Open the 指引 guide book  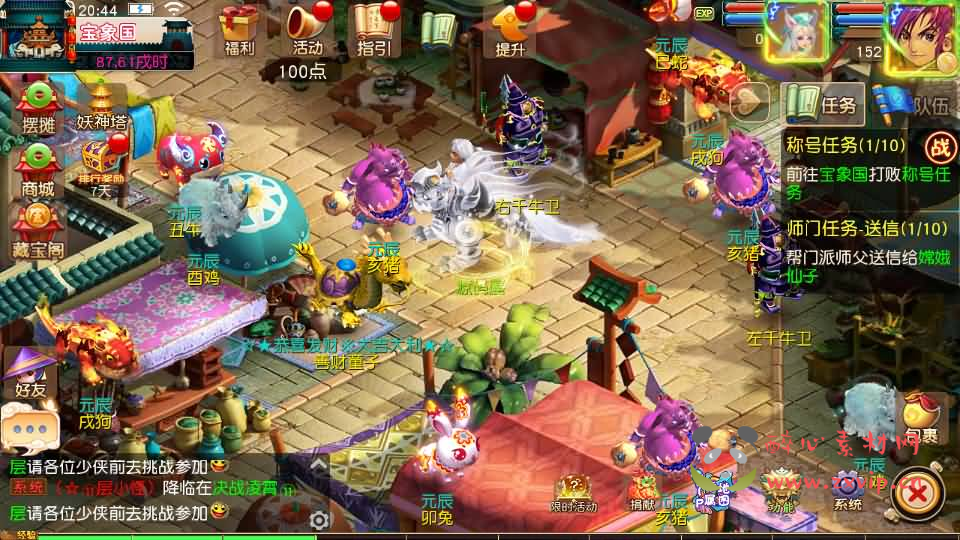(375, 27)
